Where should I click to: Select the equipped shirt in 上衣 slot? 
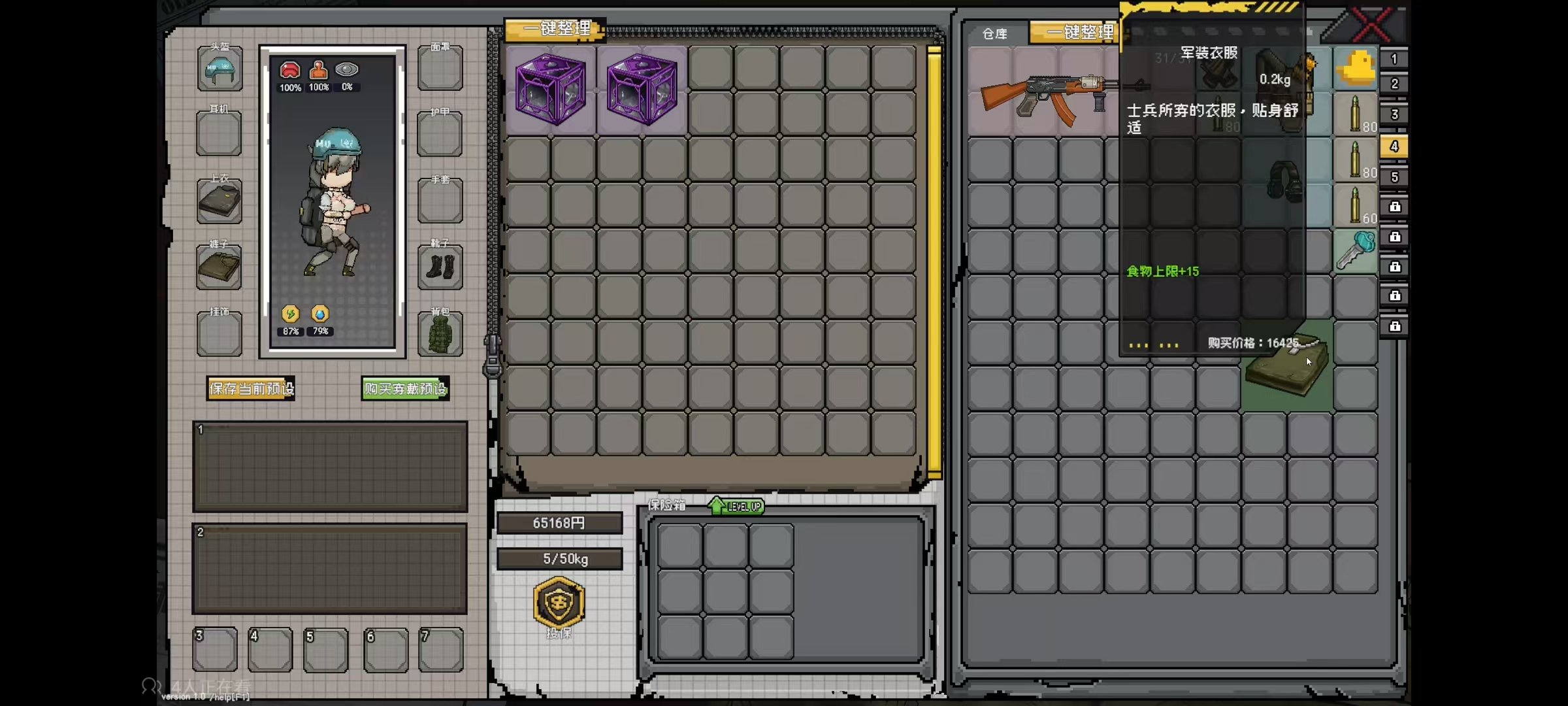click(x=220, y=201)
